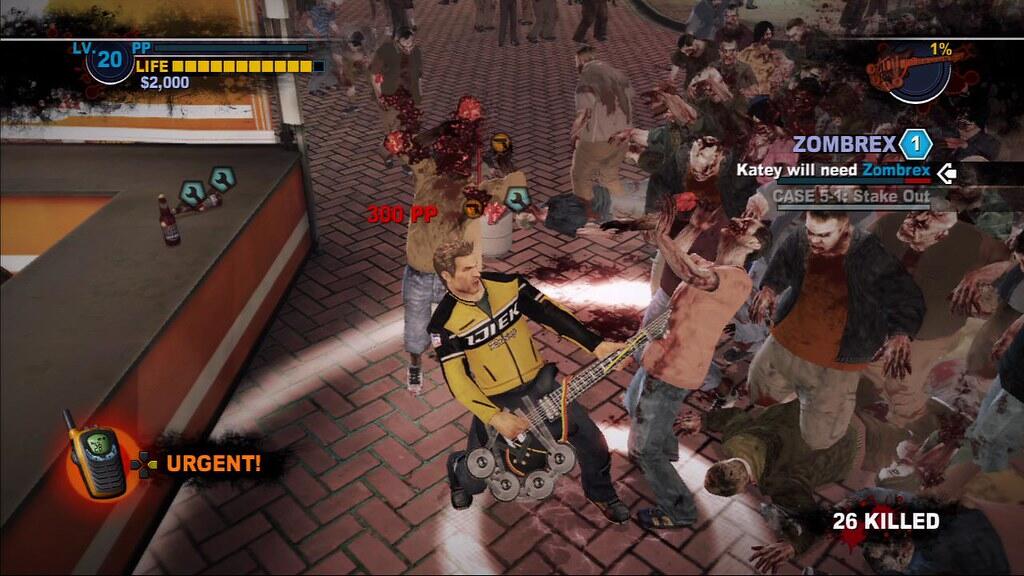
Task: Open the "Katey will need Zombrex" objective
Action: click(x=833, y=171)
